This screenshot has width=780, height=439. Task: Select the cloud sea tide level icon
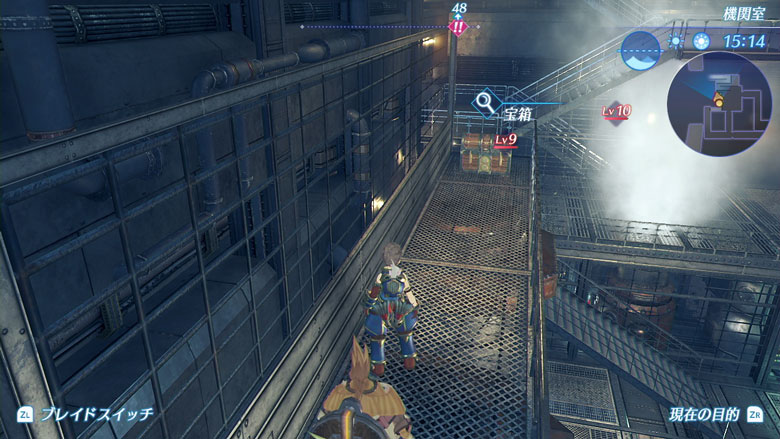(x=640, y=50)
